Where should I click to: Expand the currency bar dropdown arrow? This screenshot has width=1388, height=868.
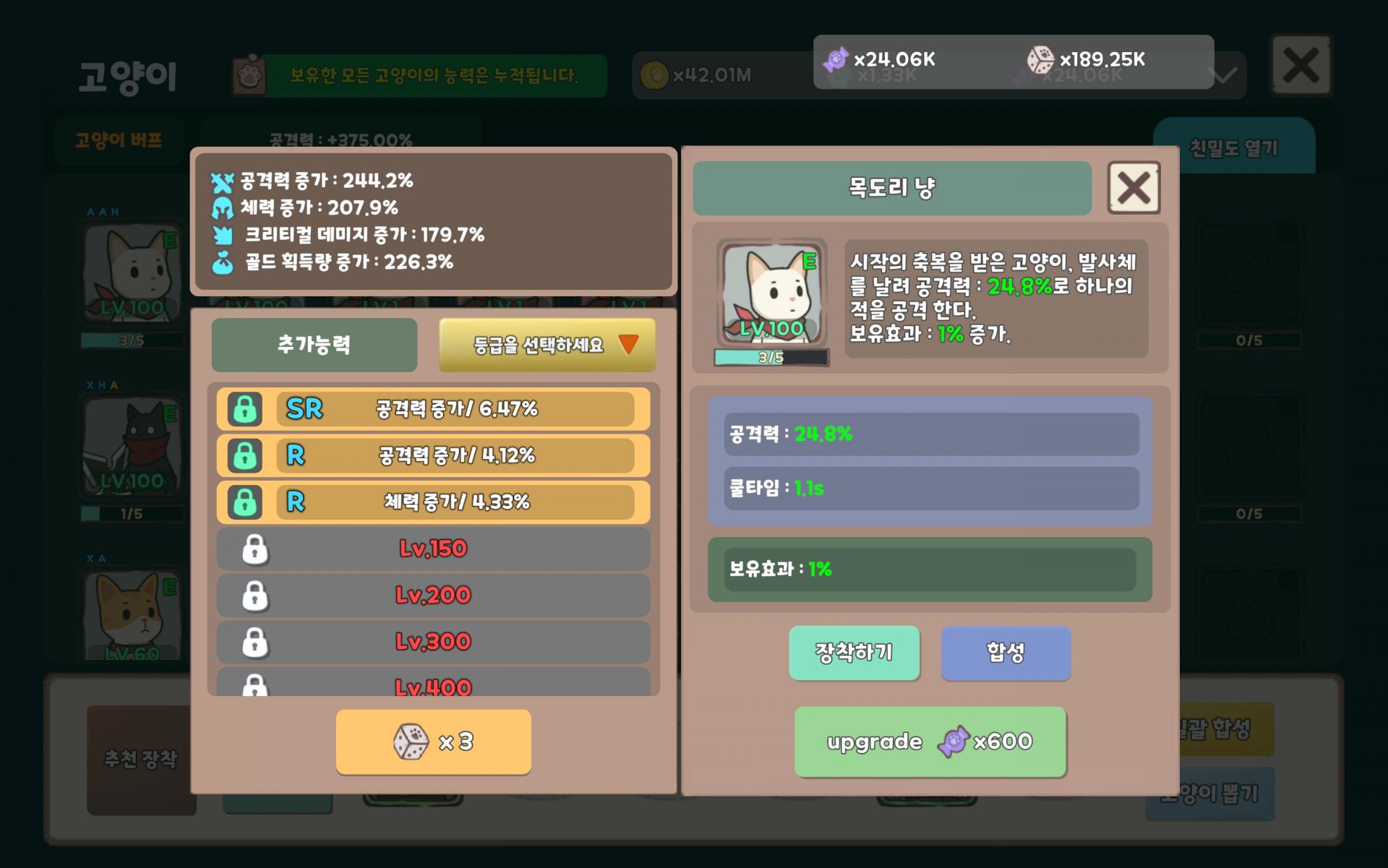1223,75
